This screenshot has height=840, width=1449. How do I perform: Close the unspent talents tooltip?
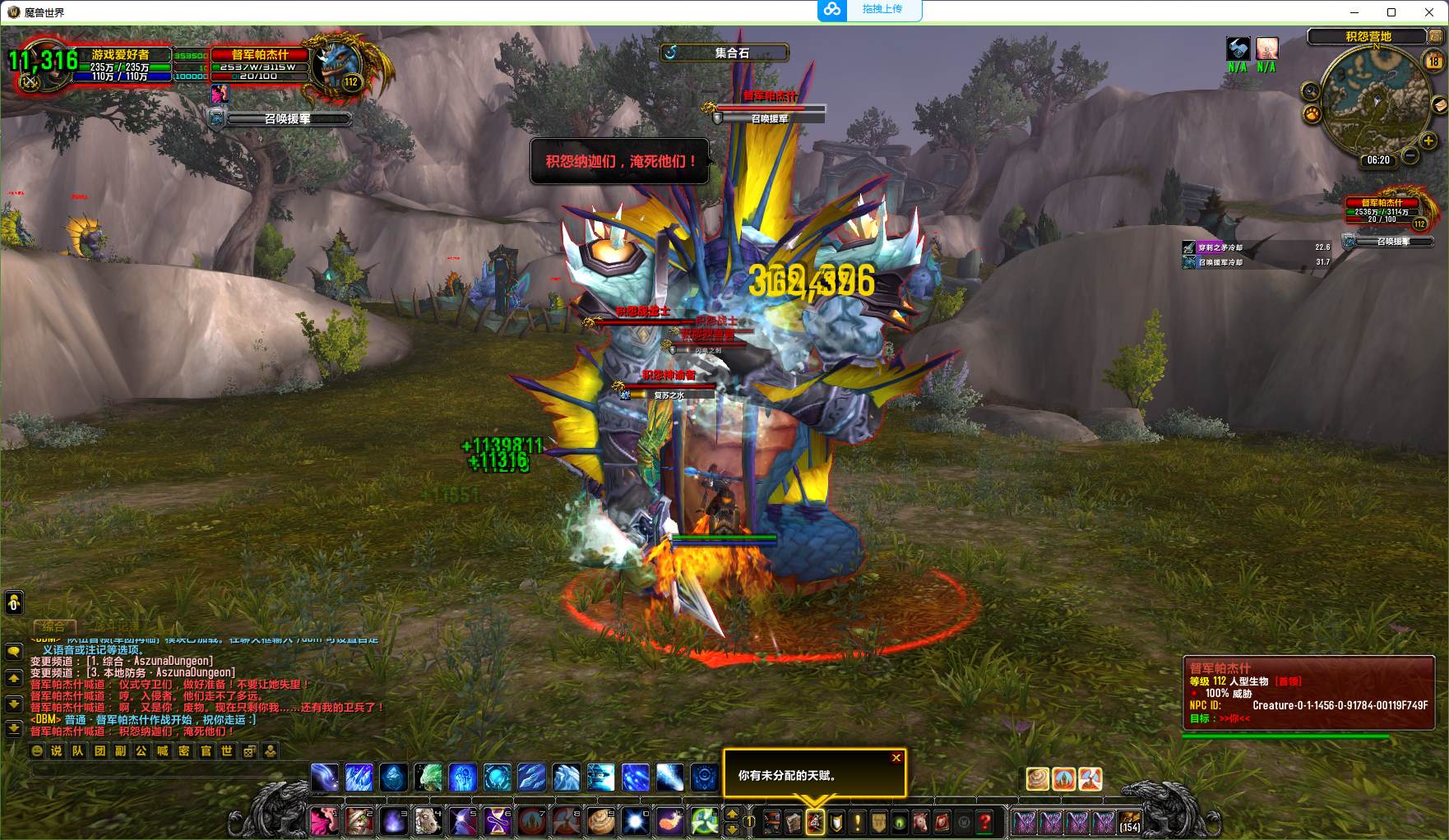pyautogui.click(x=896, y=758)
